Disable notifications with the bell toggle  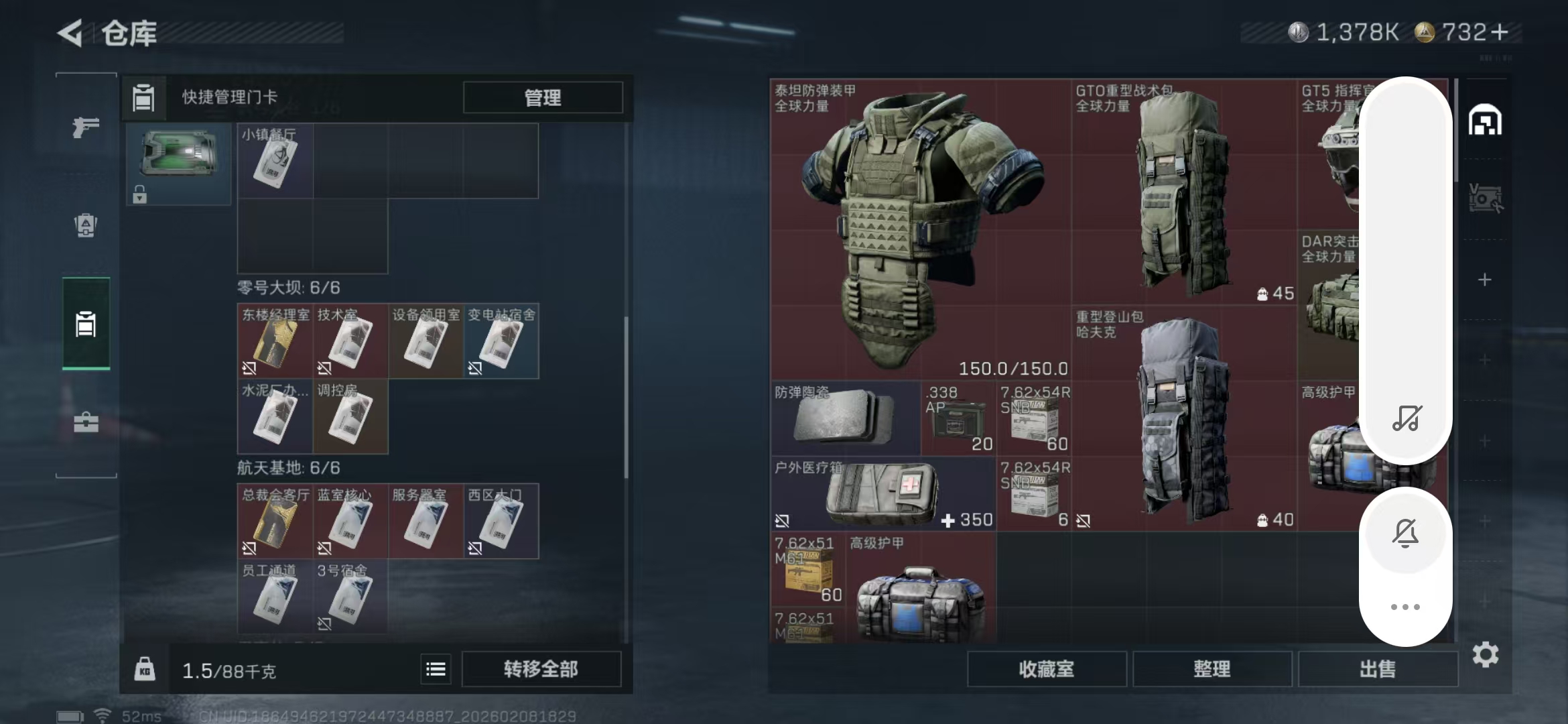[1405, 533]
